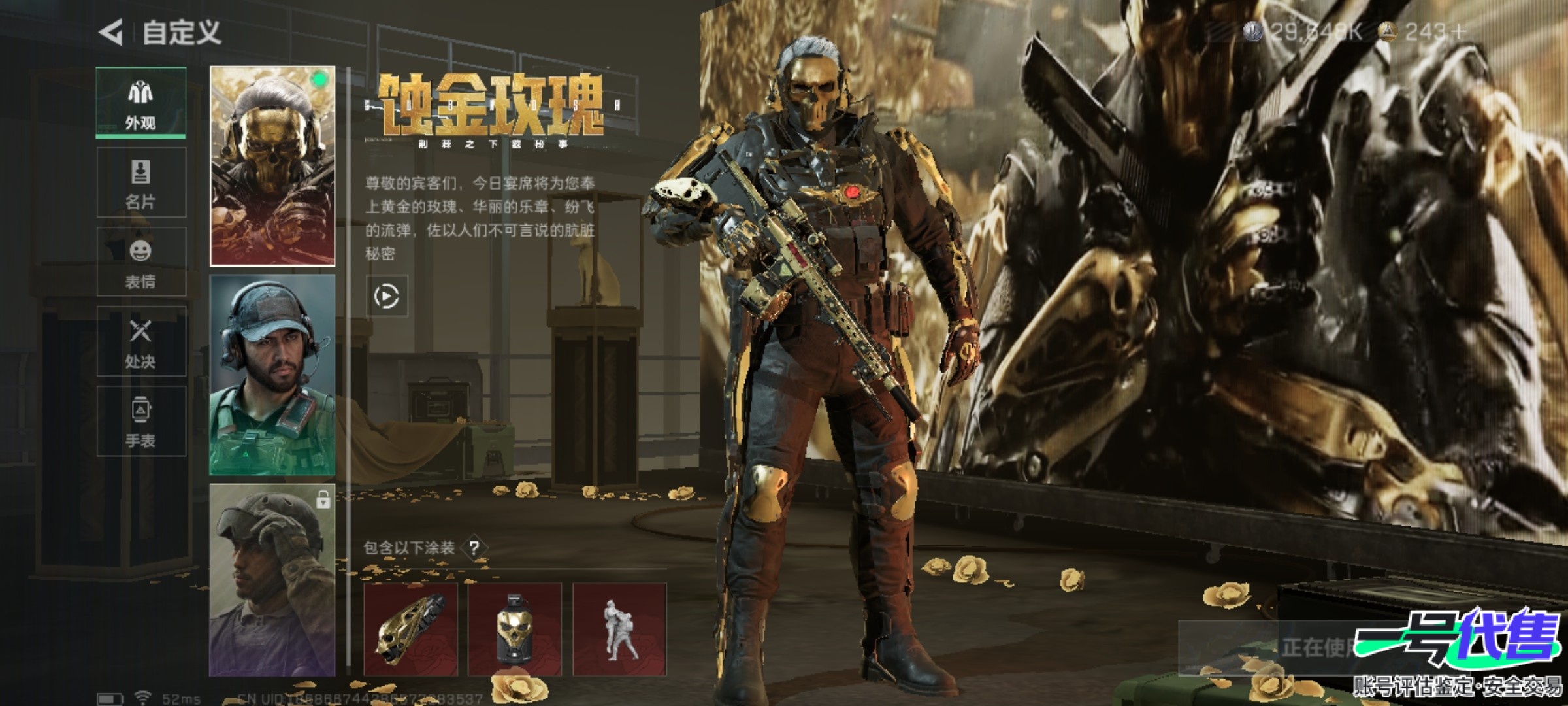Viewport: 1568px width, 706px height.
Task: Open the 名片 name card tab
Action: [141, 182]
